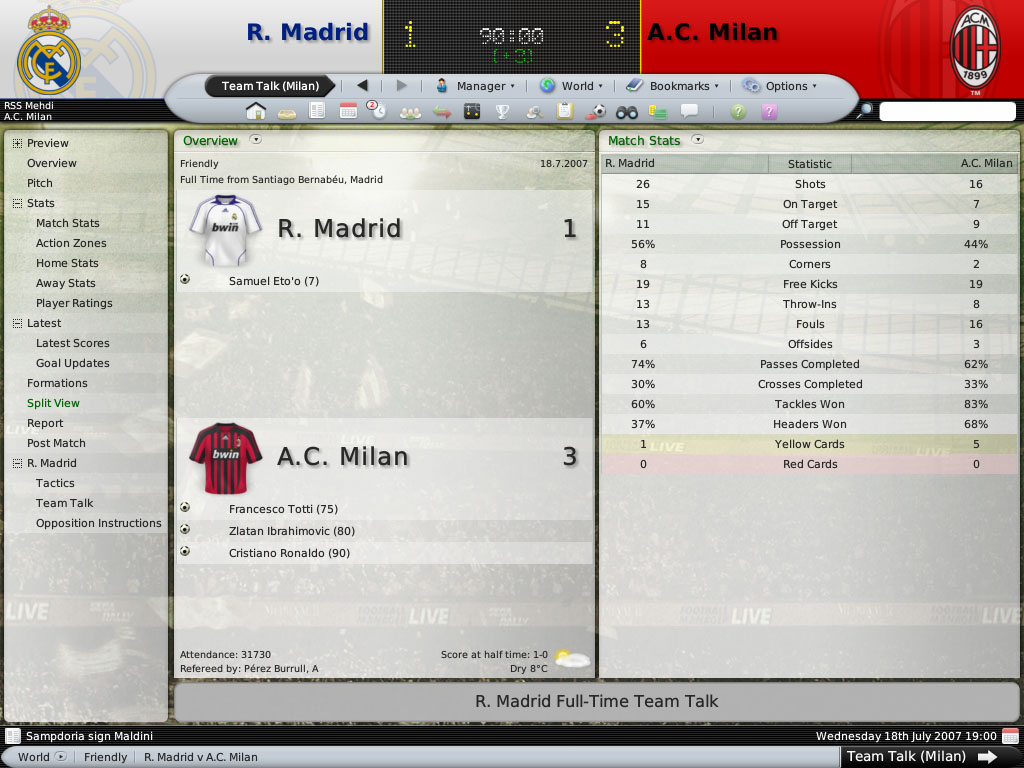Select Formations in the sidebar
1024x768 pixels.
pyautogui.click(x=57, y=383)
